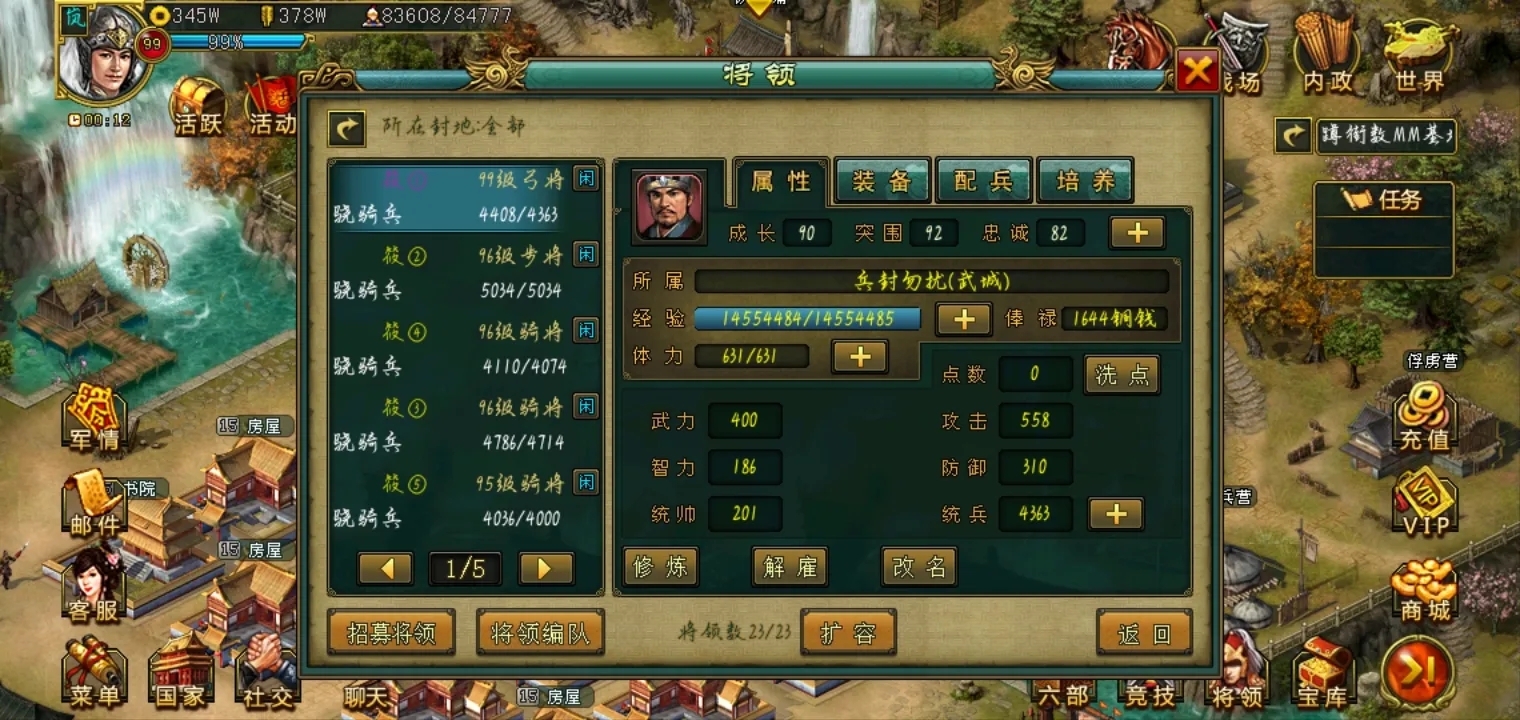Click the 洗点 reset points button
The image size is (1520, 720).
coord(1121,374)
